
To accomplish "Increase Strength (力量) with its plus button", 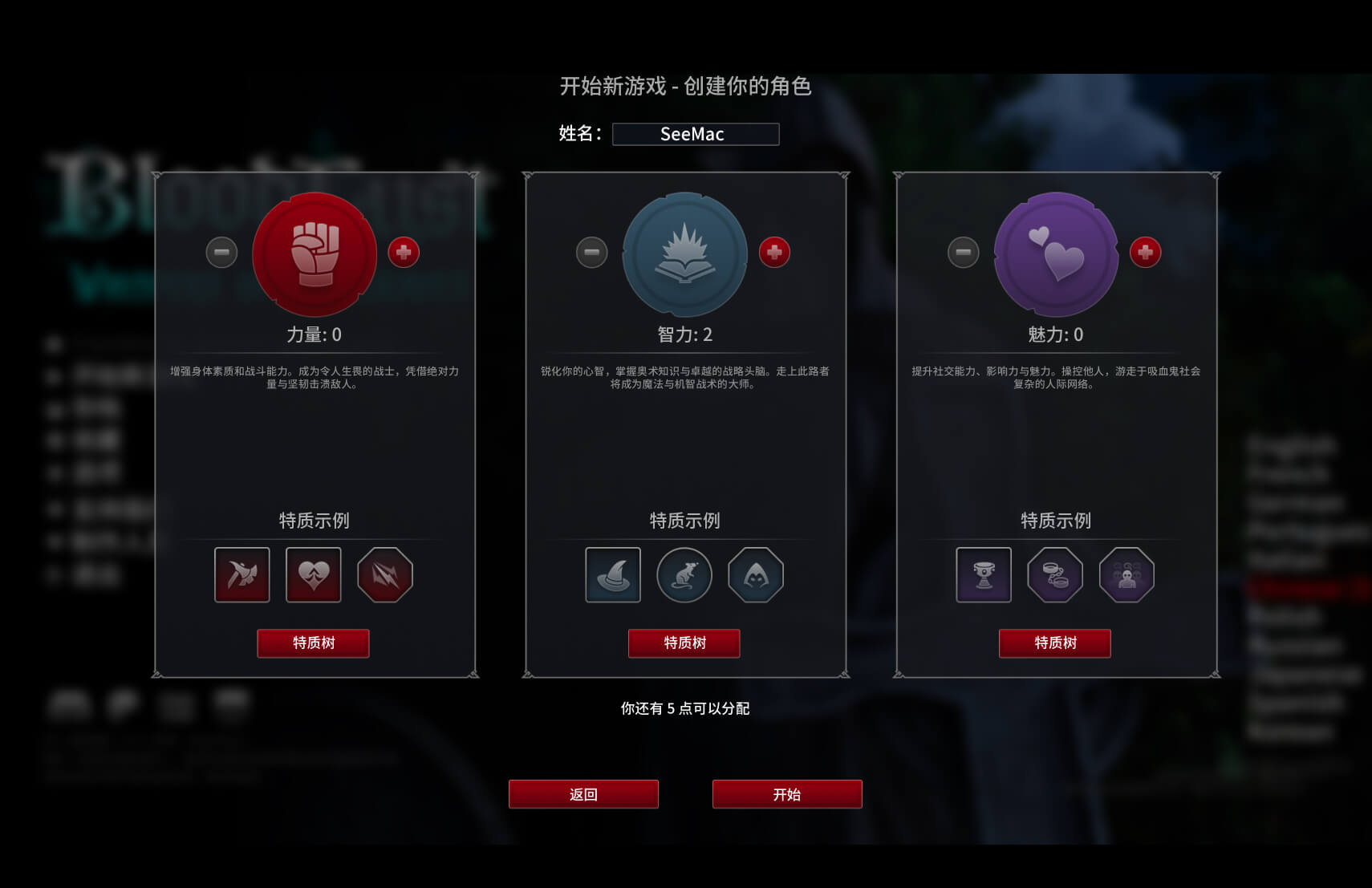I will tap(404, 253).
